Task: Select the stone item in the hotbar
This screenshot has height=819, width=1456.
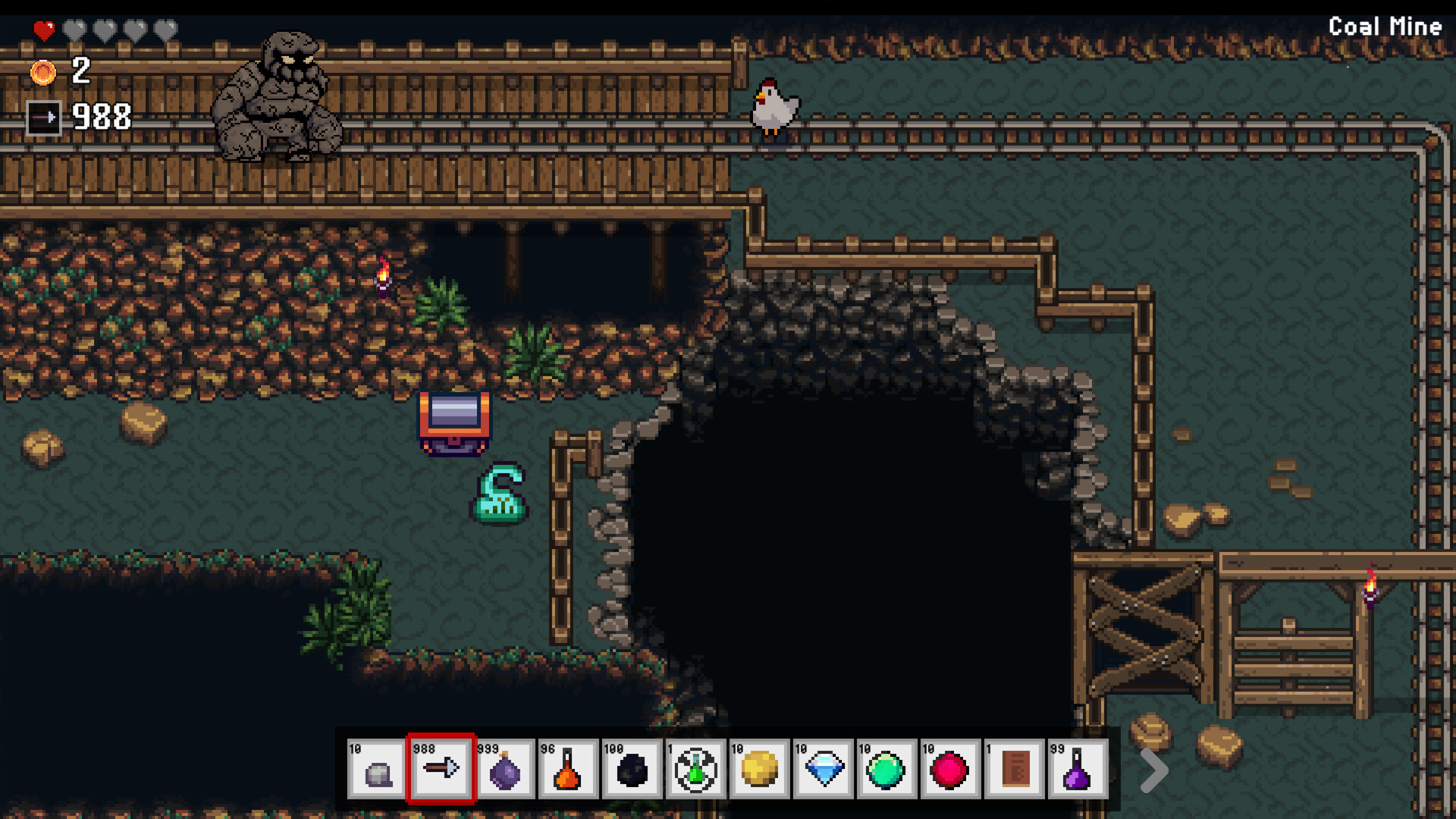Action: (x=378, y=770)
